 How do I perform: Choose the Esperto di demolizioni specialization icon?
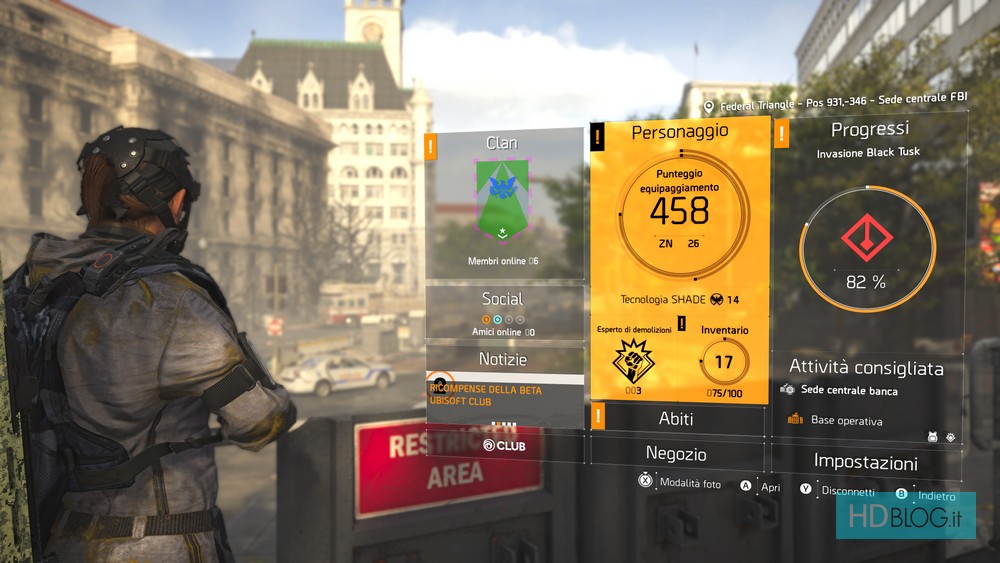pyautogui.click(x=633, y=360)
